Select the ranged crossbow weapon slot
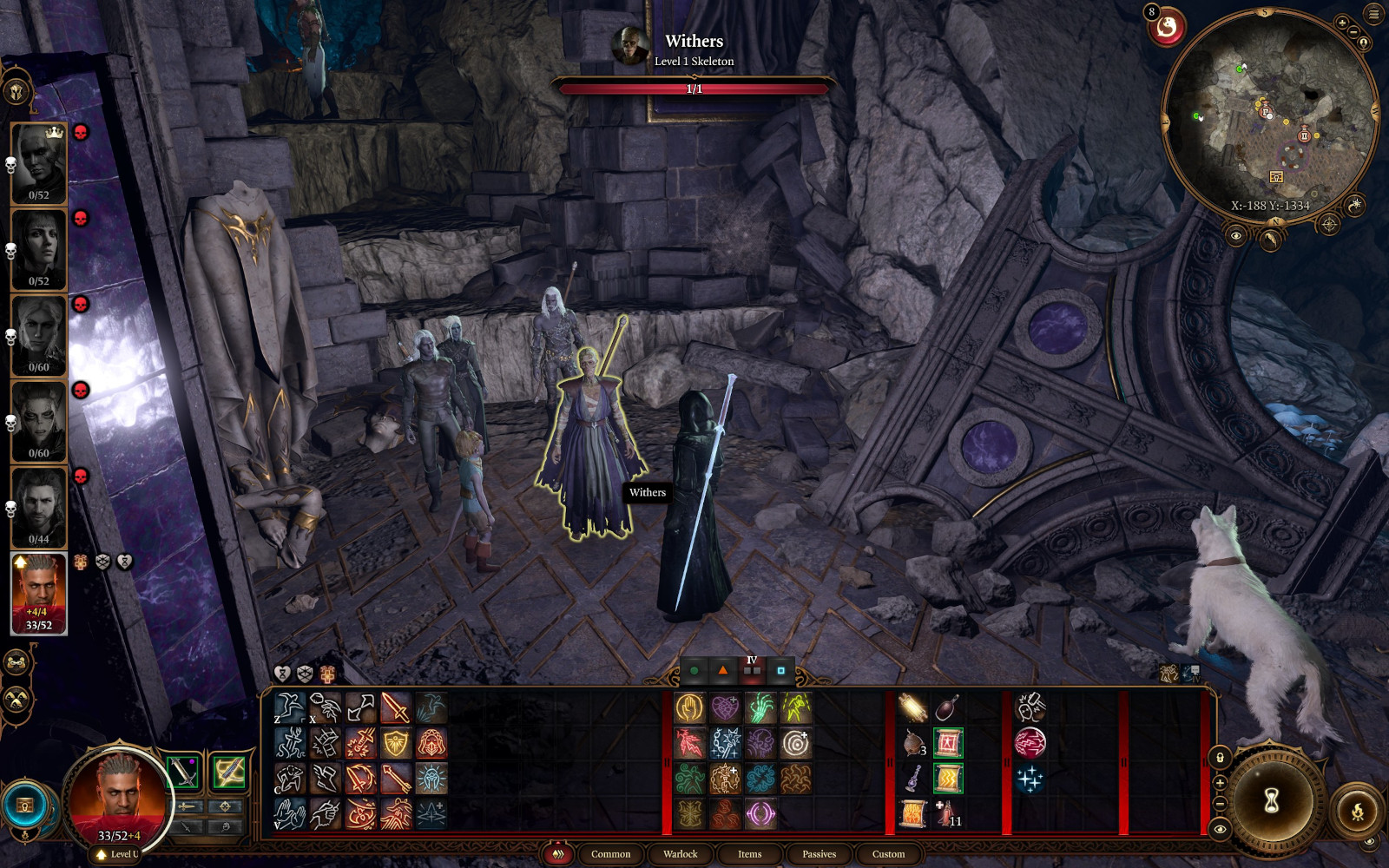Image resolution: width=1389 pixels, height=868 pixels. click(x=229, y=772)
